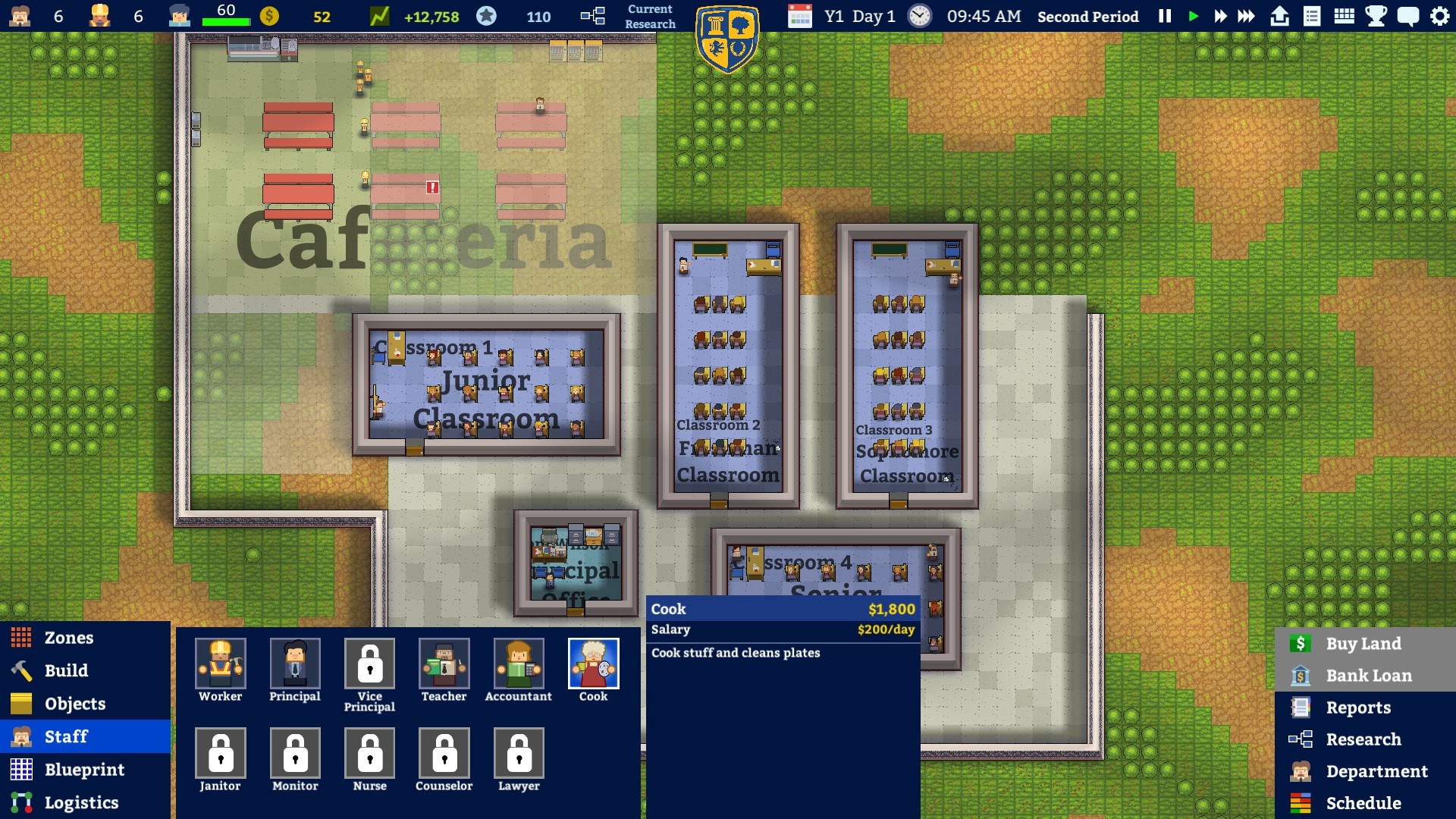Viewport: 1456px width, 819px height.
Task: Open the Research menu
Action: pos(1363,739)
